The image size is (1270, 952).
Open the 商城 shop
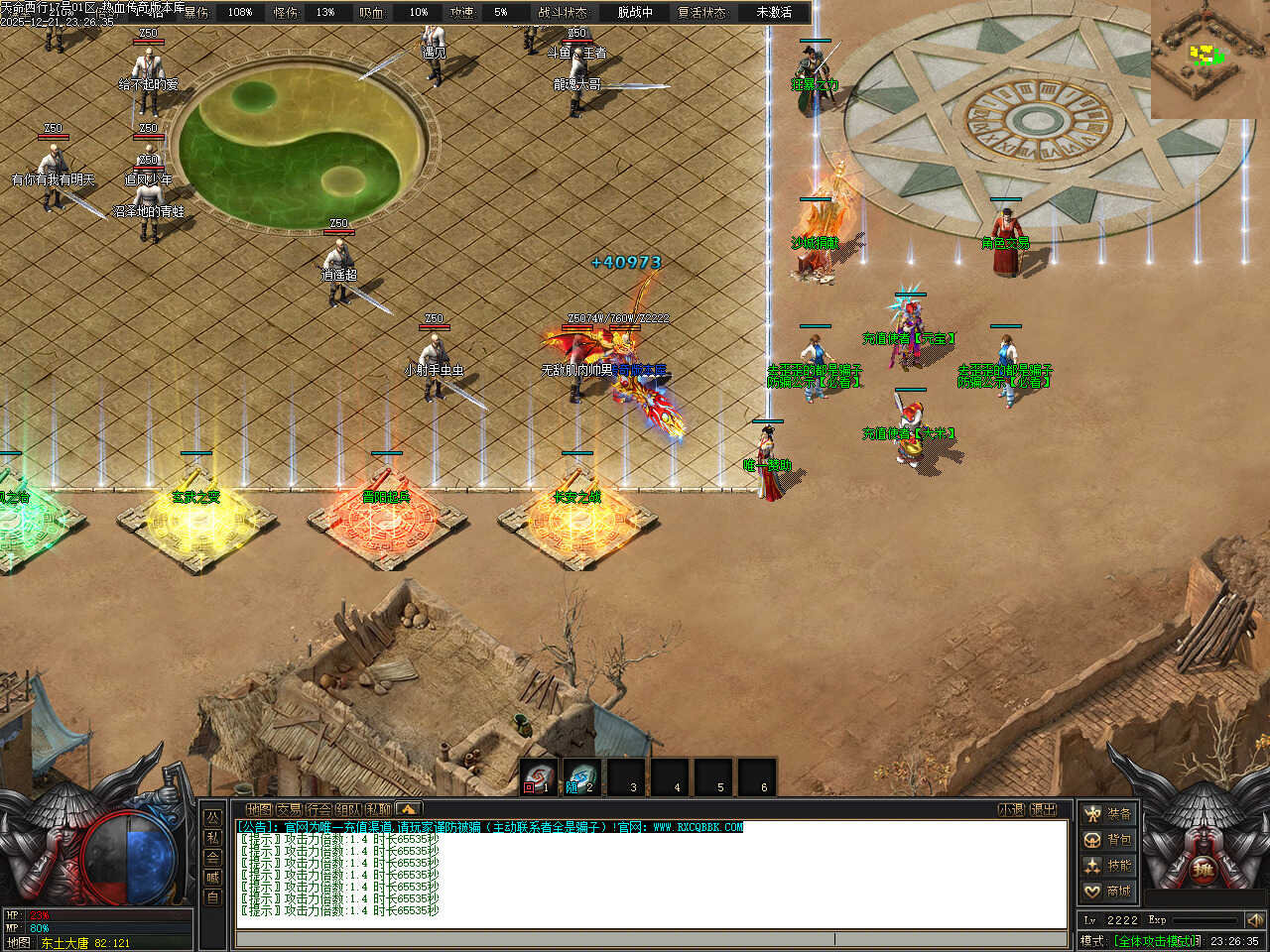[1107, 892]
